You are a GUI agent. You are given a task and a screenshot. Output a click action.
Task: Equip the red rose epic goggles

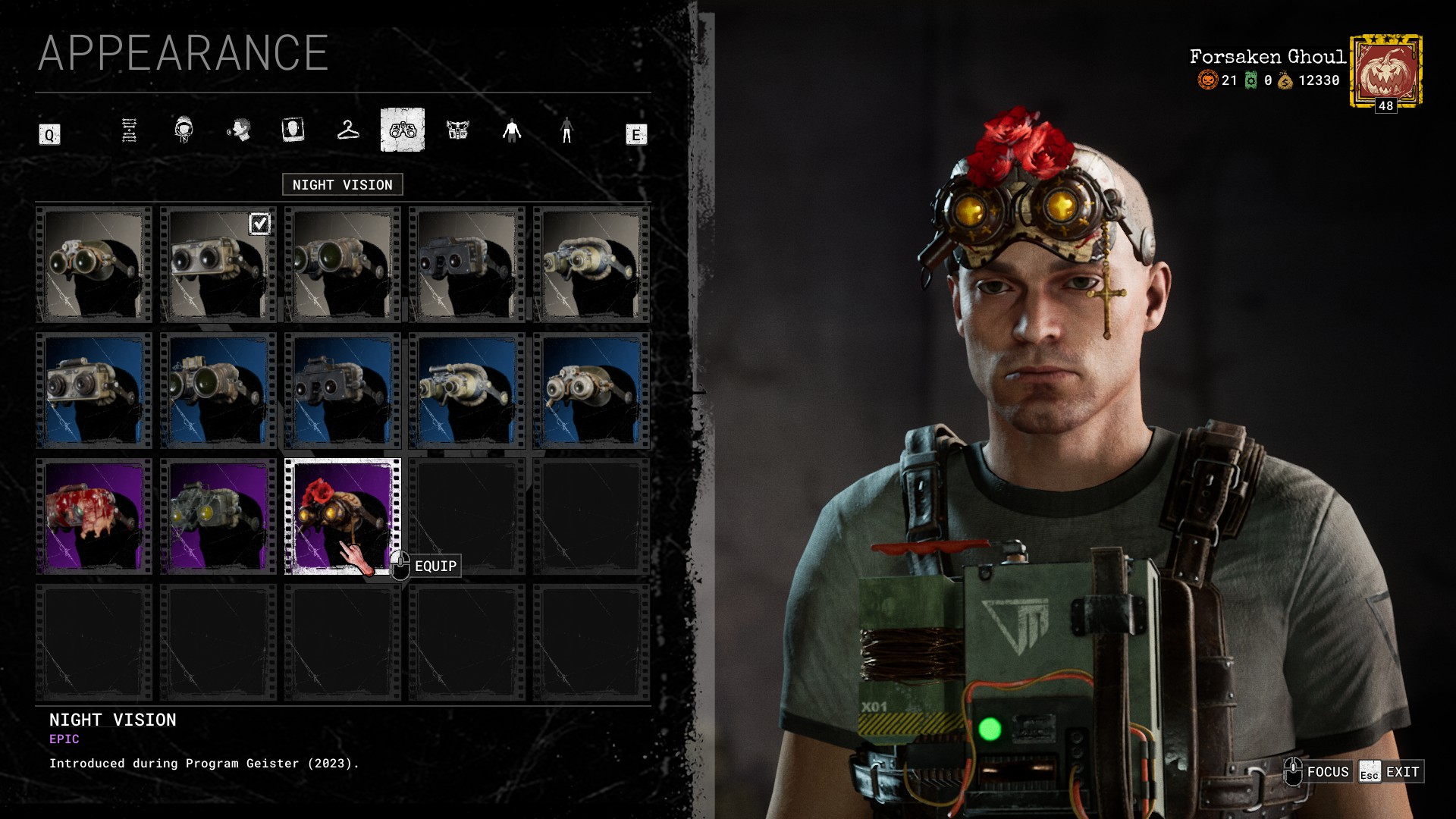pos(342,516)
